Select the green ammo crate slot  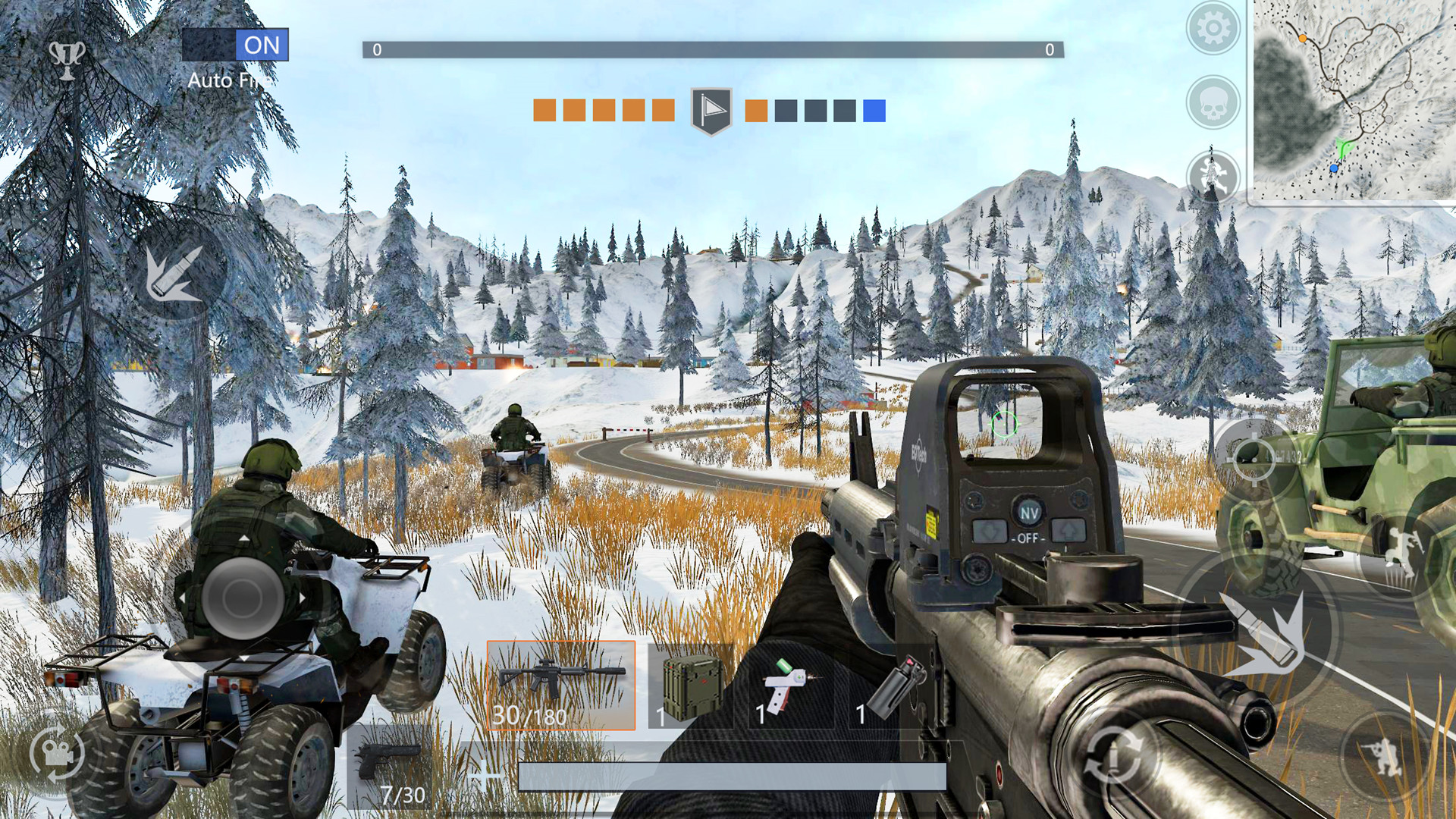(691, 686)
